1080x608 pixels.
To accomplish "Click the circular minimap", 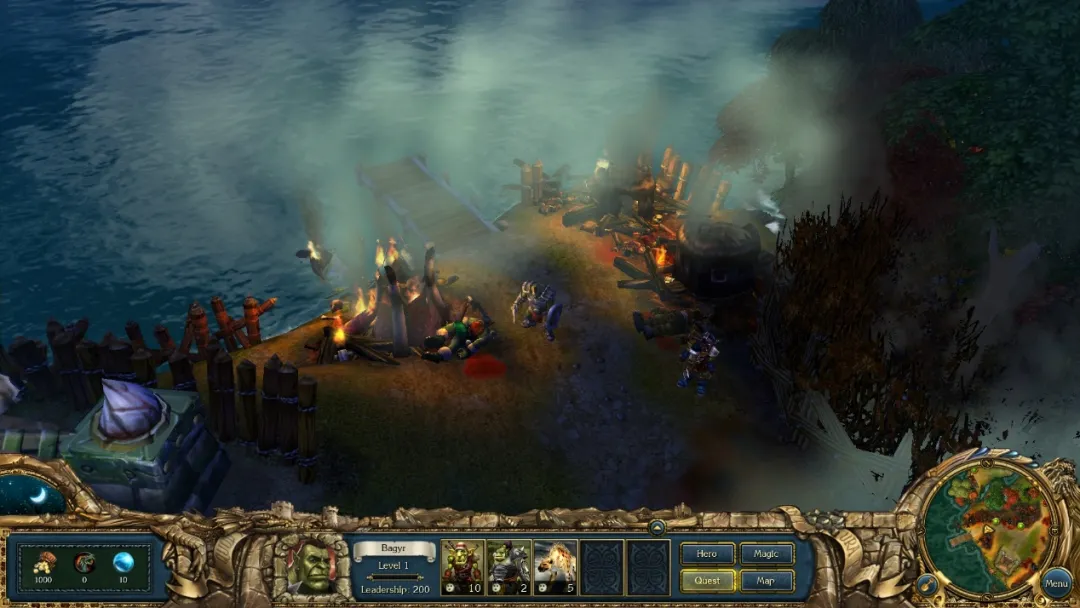I will [x=985, y=526].
